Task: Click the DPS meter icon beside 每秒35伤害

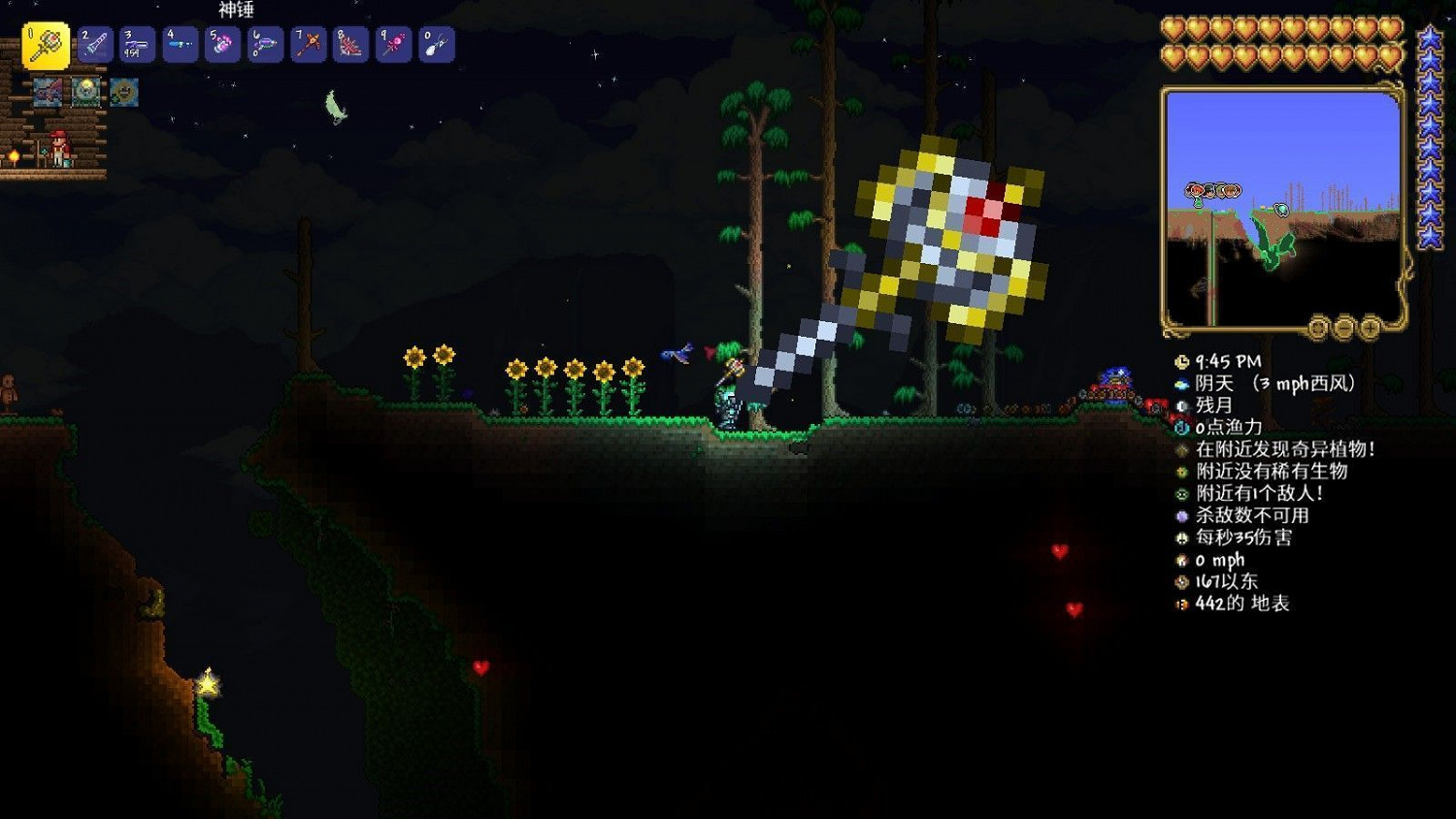Action: point(1180,539)
